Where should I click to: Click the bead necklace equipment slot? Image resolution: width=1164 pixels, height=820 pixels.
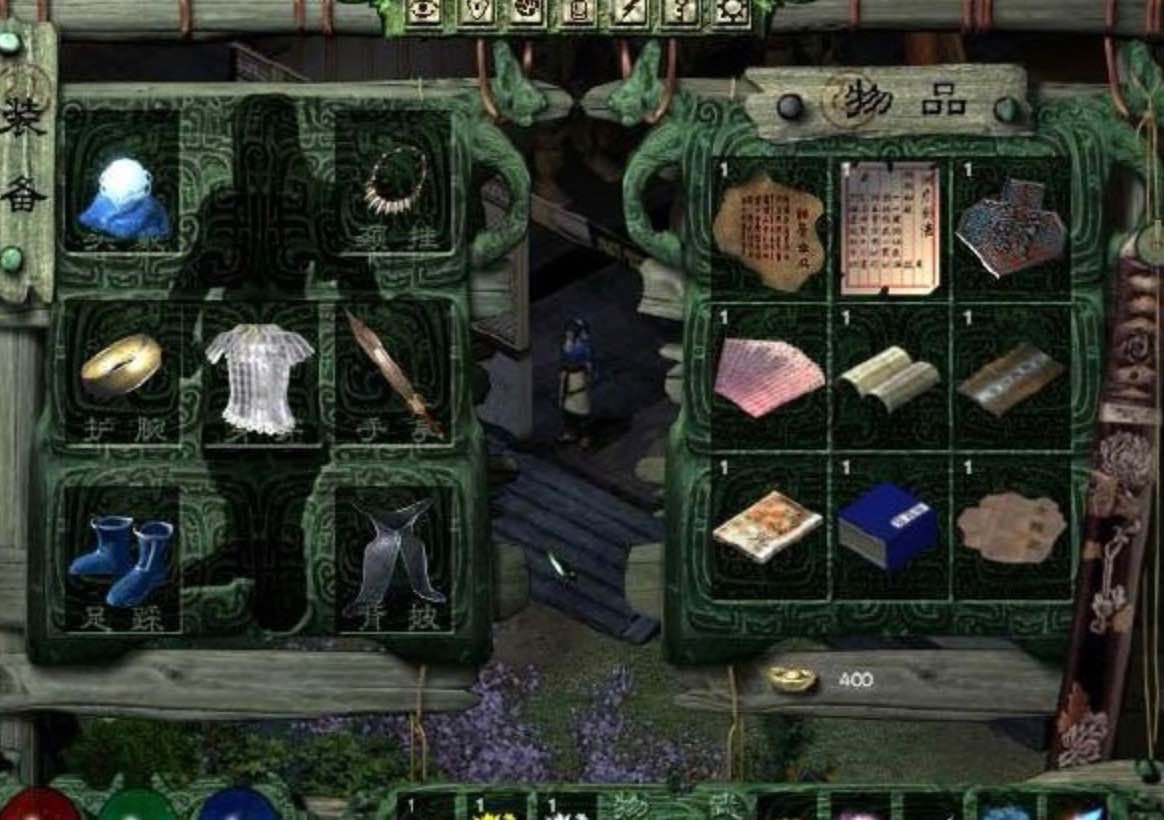click(394, 180)
